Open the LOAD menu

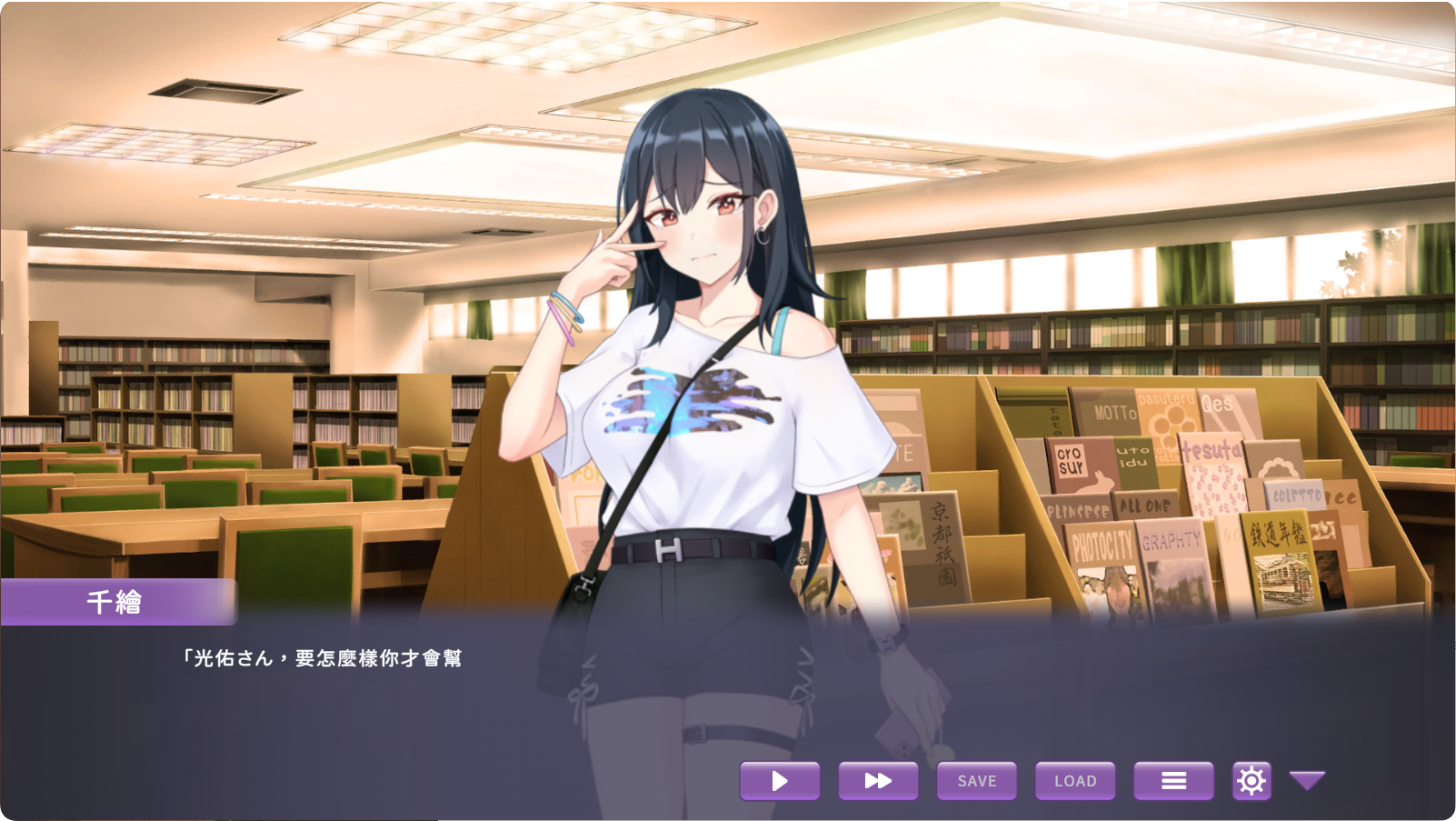(x=1075, y=781)
